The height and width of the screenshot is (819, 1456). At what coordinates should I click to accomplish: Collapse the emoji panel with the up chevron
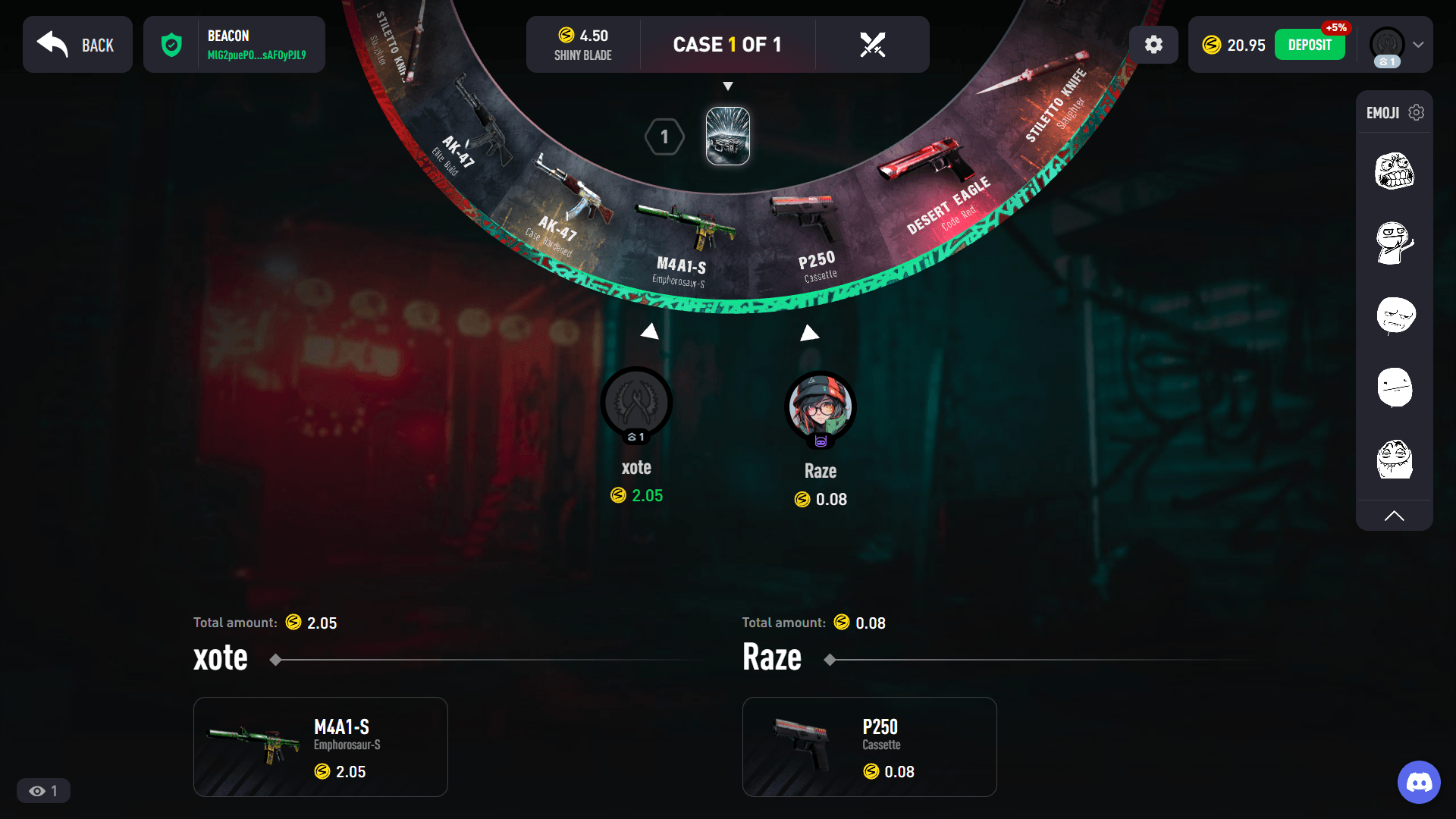pos(1395,516)
